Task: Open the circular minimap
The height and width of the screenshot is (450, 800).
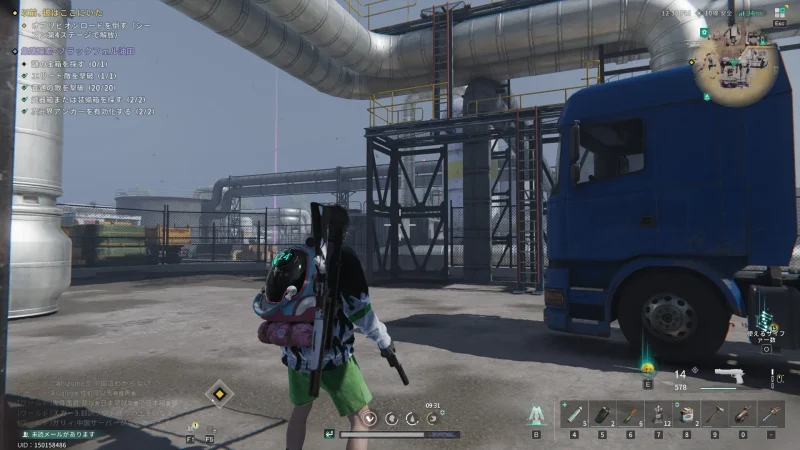Action: pos(737,65)
